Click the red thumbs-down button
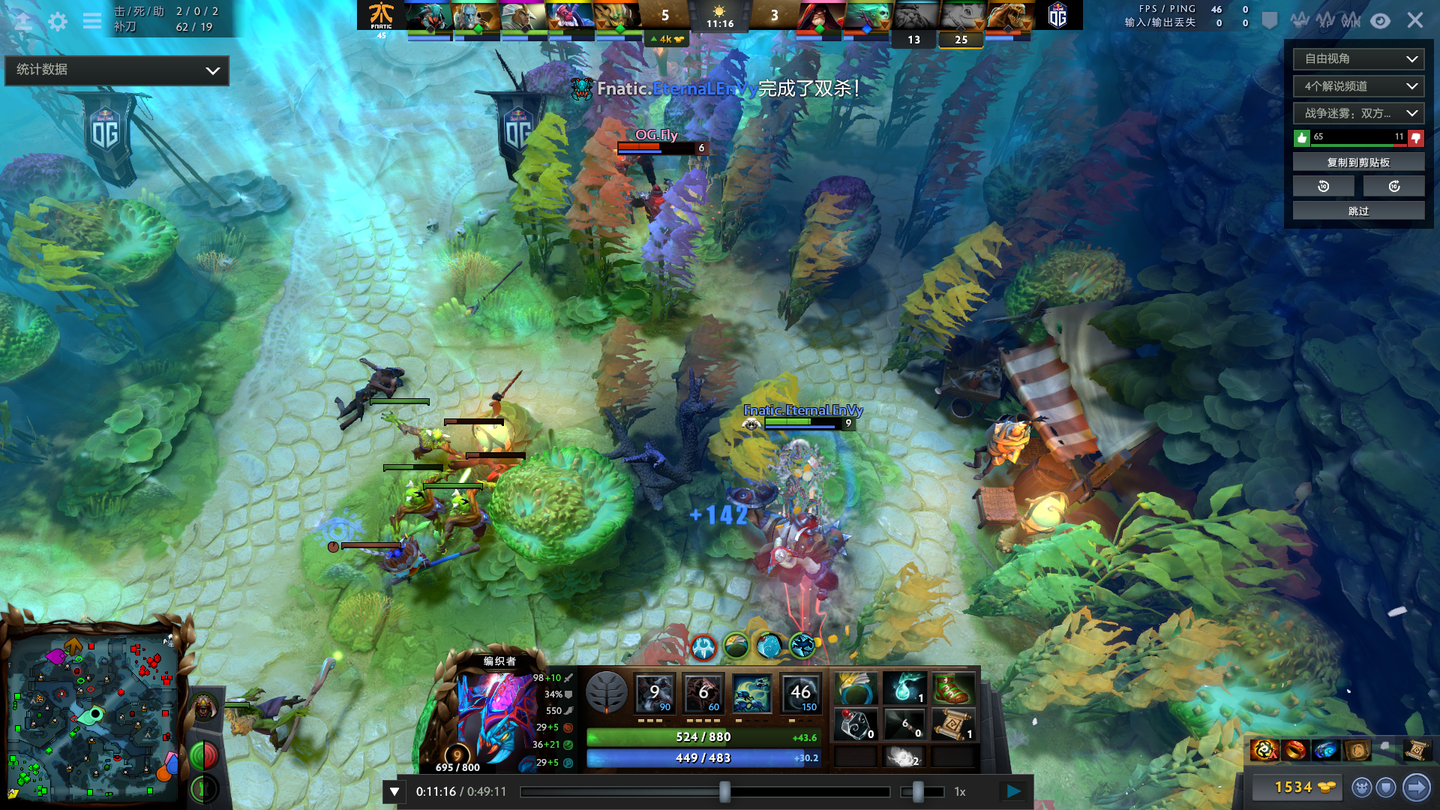1440x810 pixels. (x=1415, y=138)
